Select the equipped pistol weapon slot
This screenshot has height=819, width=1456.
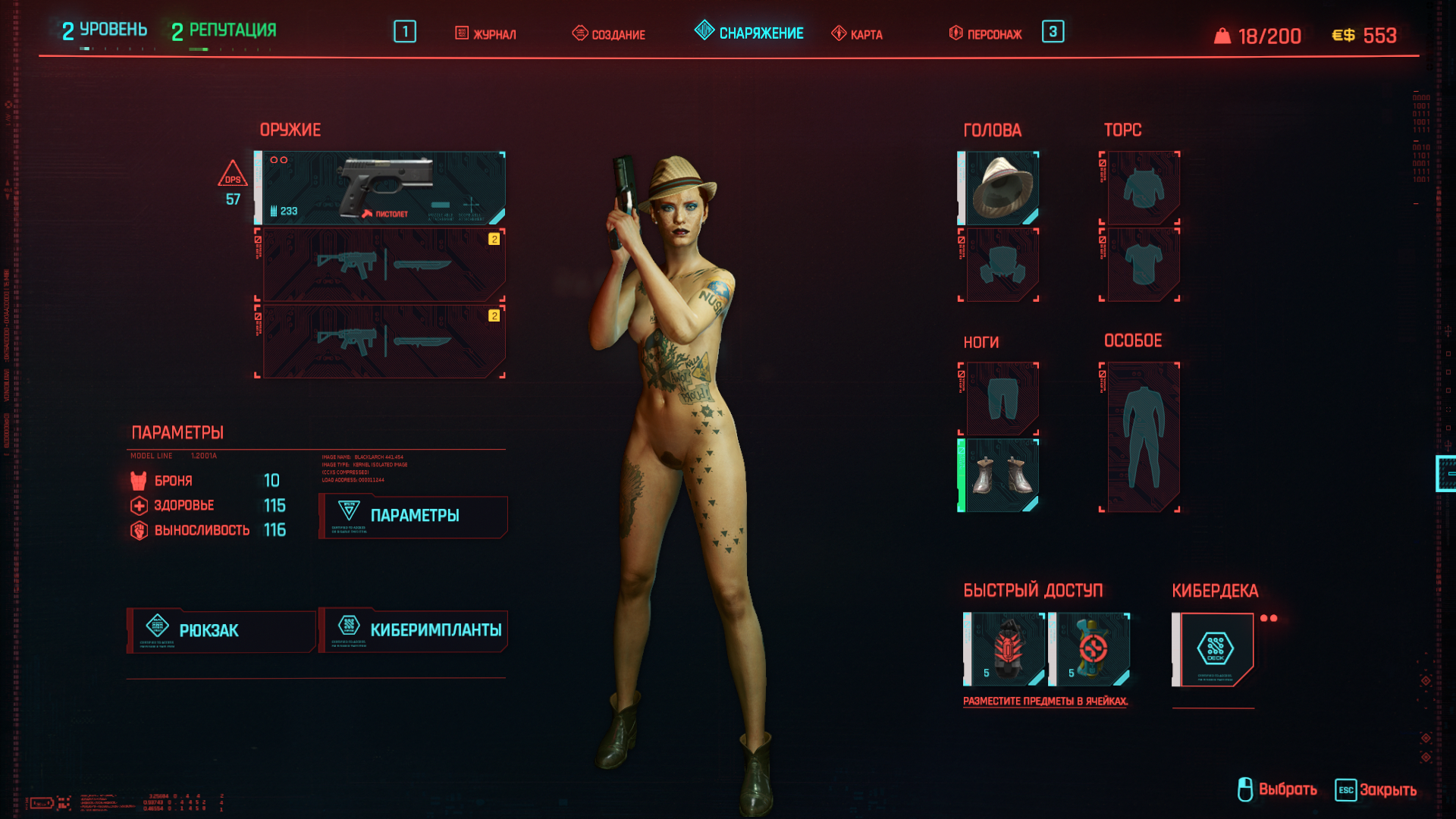381,188
